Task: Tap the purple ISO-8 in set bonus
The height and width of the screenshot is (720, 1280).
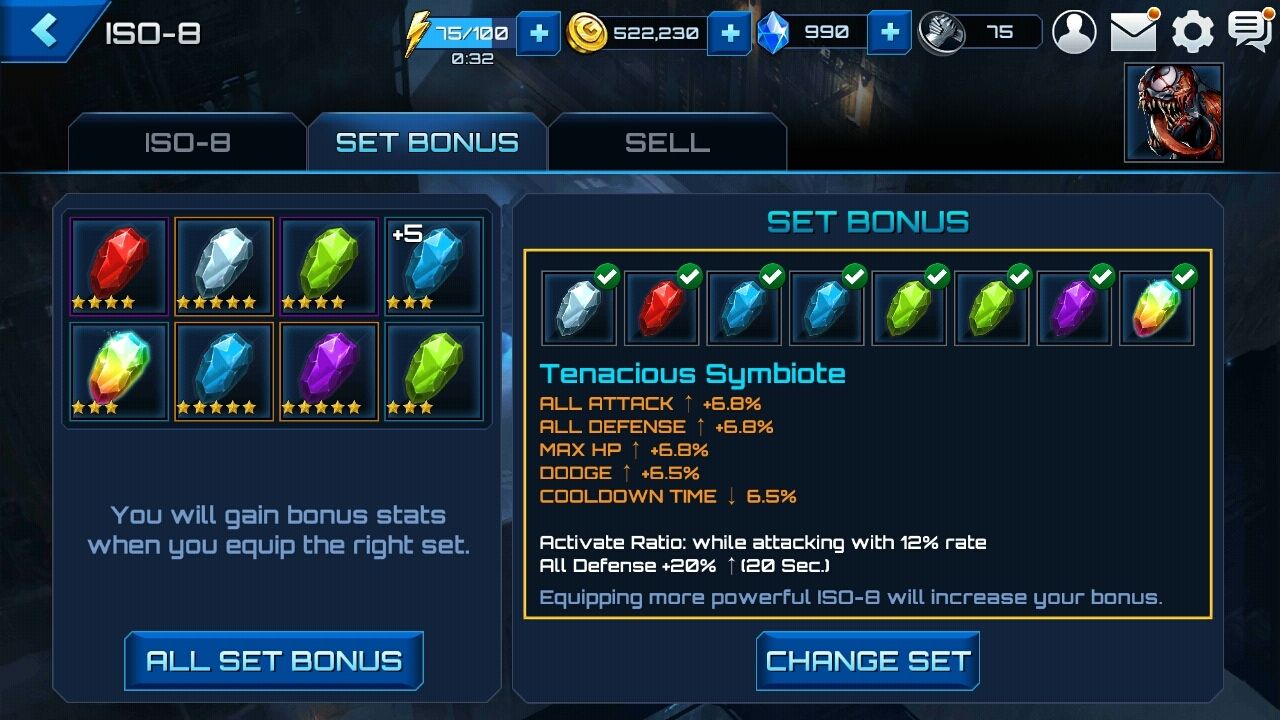Action: (1073, 308)
